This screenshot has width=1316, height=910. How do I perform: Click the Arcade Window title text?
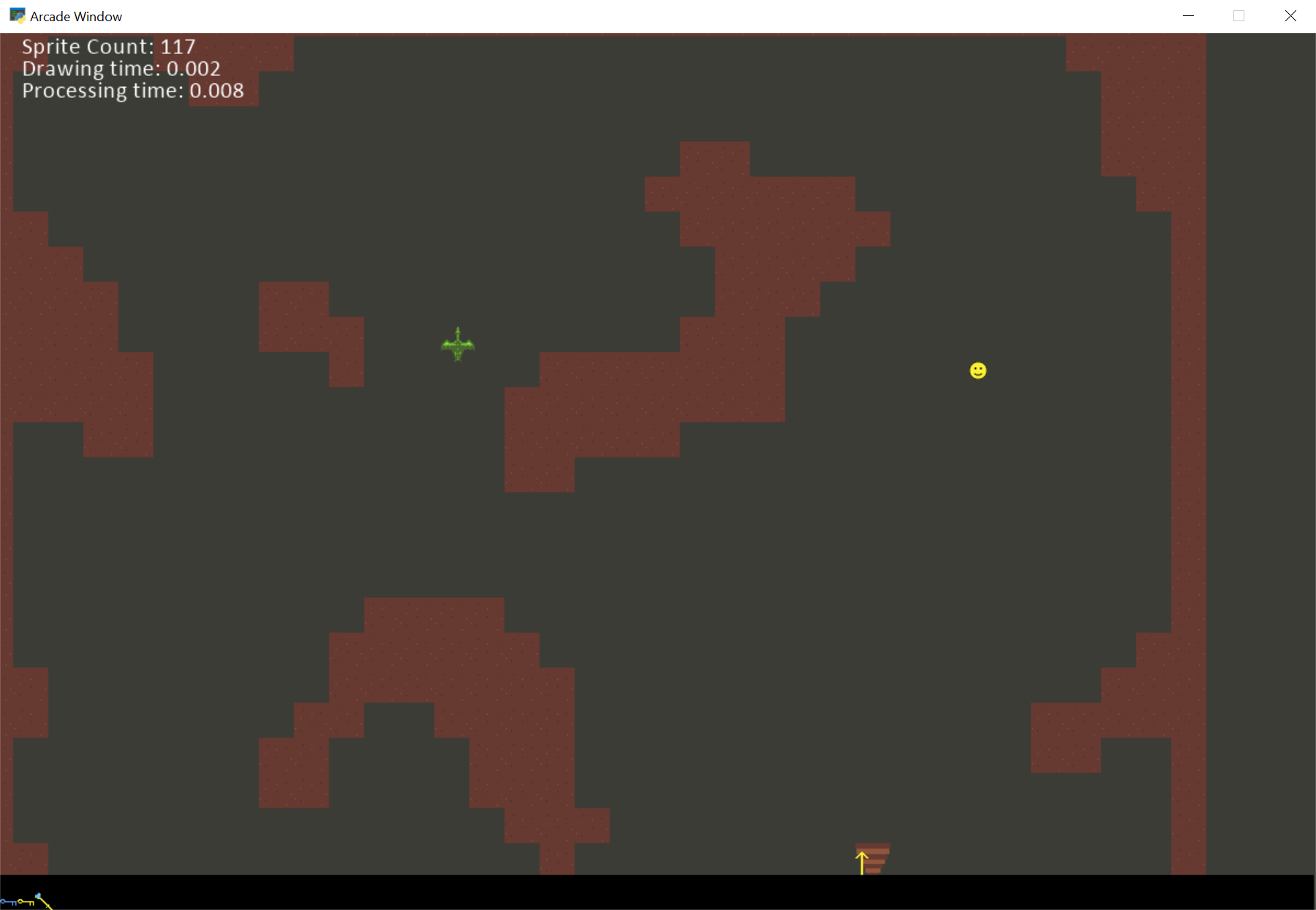click(75, 15)
